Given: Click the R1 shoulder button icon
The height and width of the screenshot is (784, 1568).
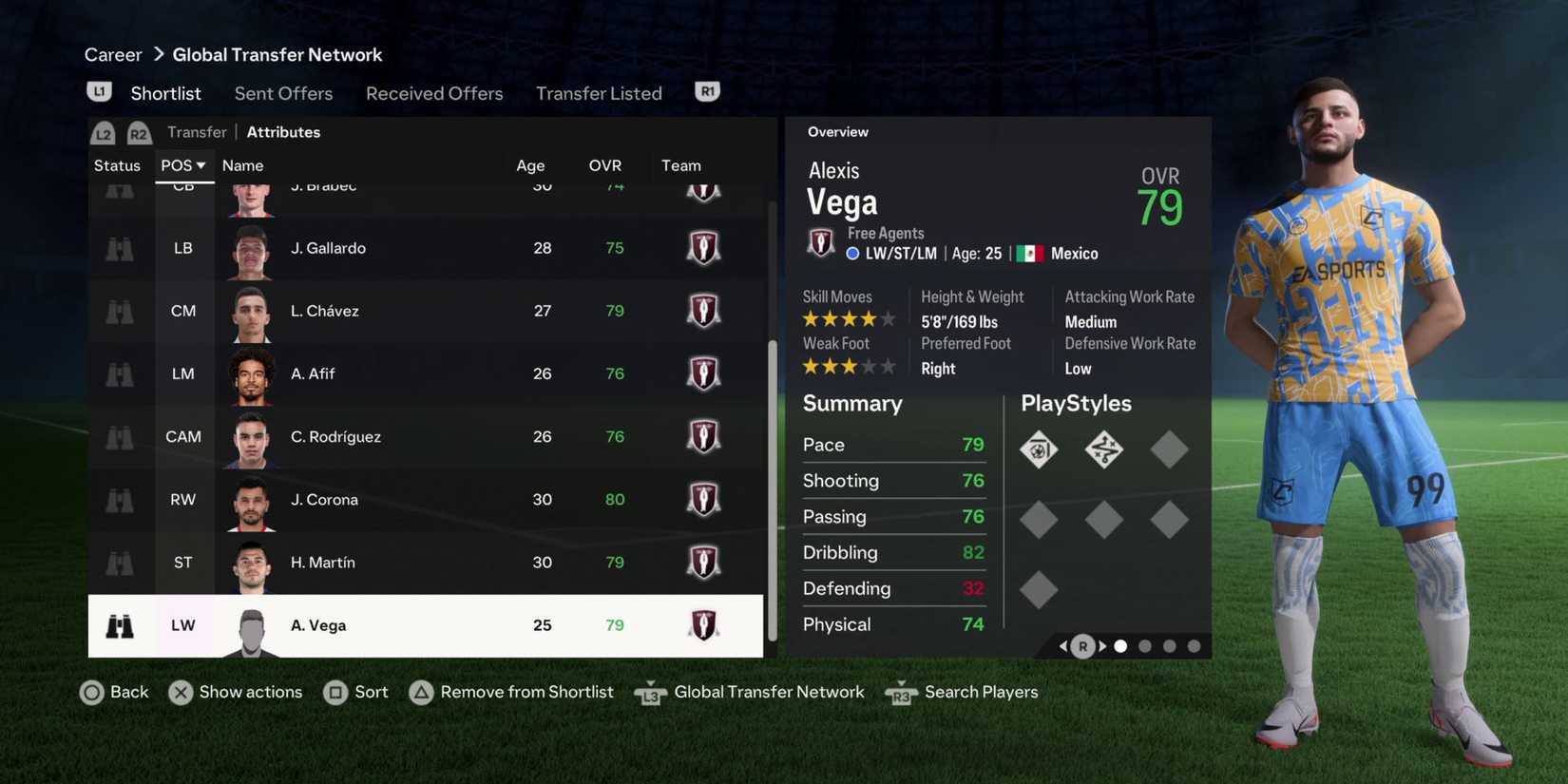Looking at the screenshot, I should click(706, 89).
